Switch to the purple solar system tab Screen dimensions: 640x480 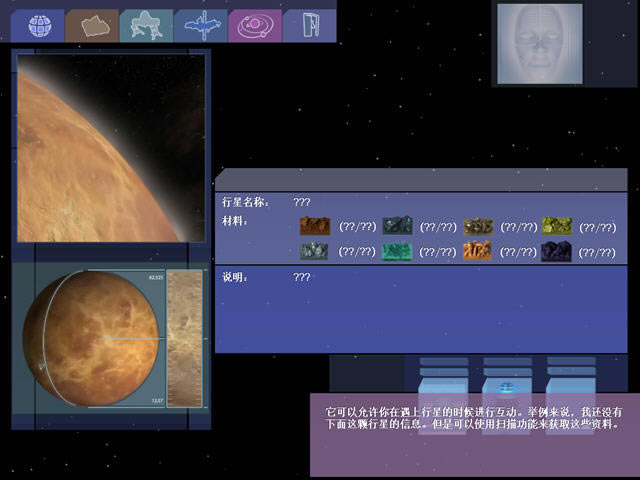tap(254, 25)
